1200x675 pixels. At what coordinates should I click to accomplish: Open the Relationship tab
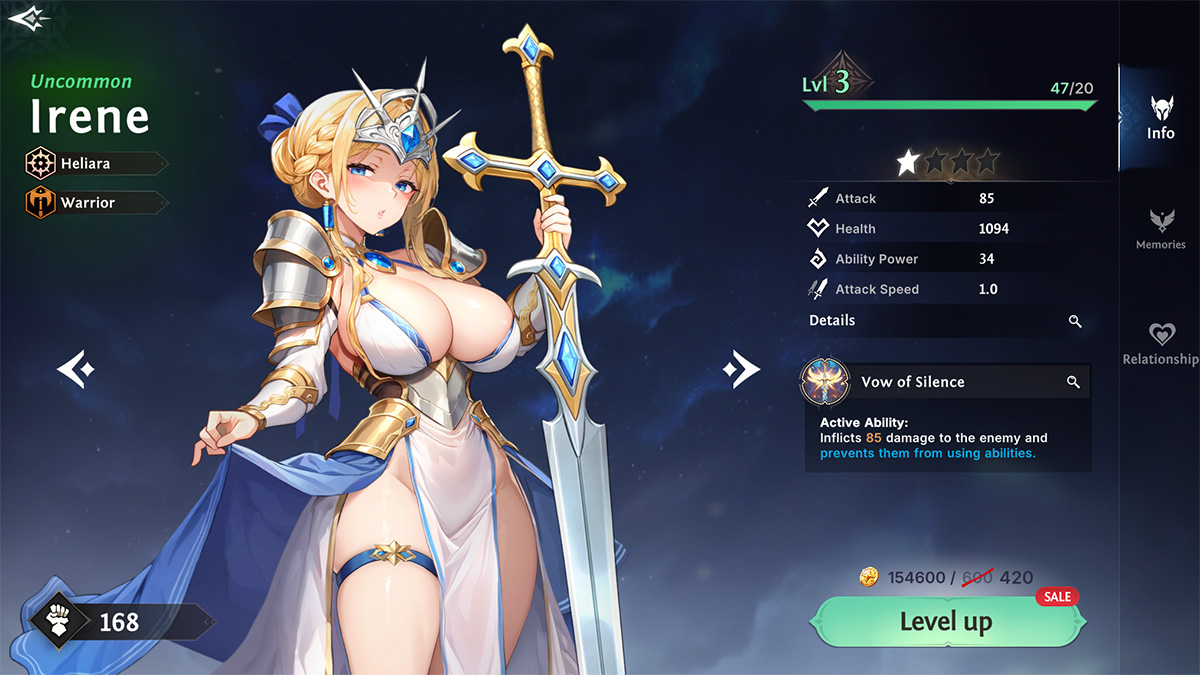[1160, 343]
